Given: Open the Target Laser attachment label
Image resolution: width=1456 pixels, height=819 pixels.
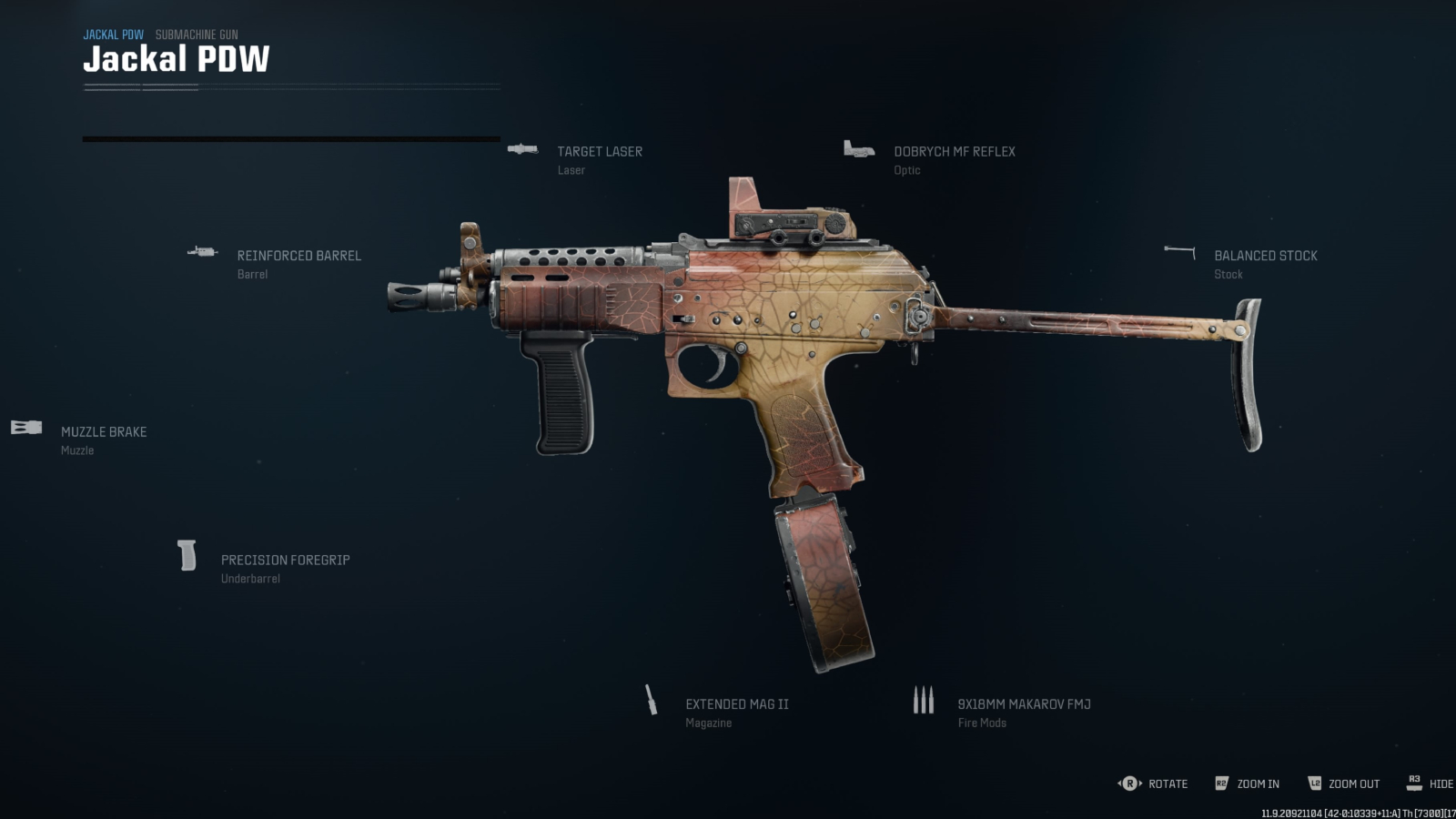Looking at the screenshot, I should pos(599,151).
